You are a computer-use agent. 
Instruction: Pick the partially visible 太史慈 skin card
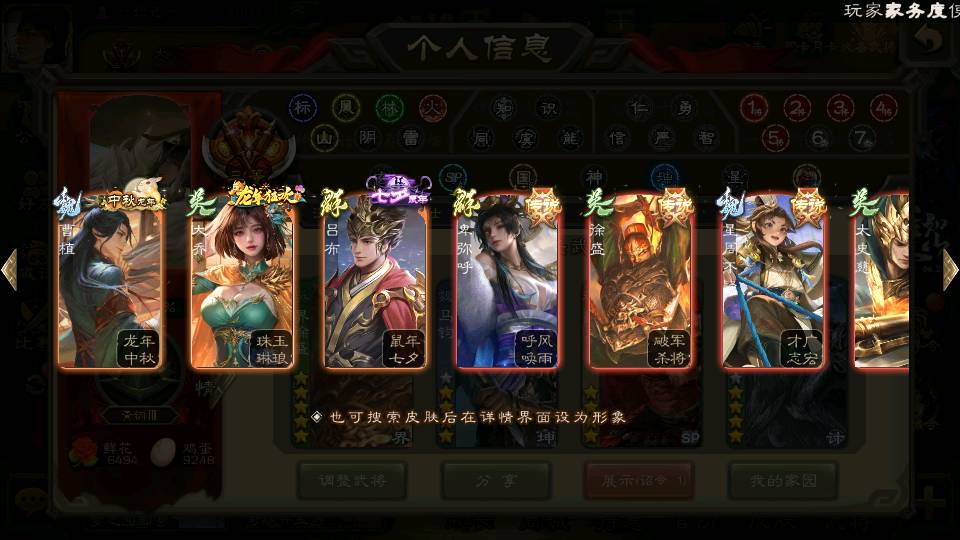point(884,282)
